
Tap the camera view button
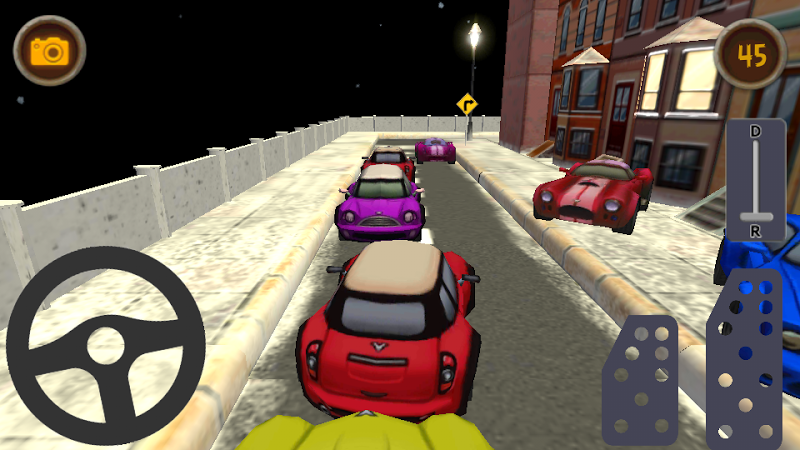pyautogui.click(x=49, y=51)
